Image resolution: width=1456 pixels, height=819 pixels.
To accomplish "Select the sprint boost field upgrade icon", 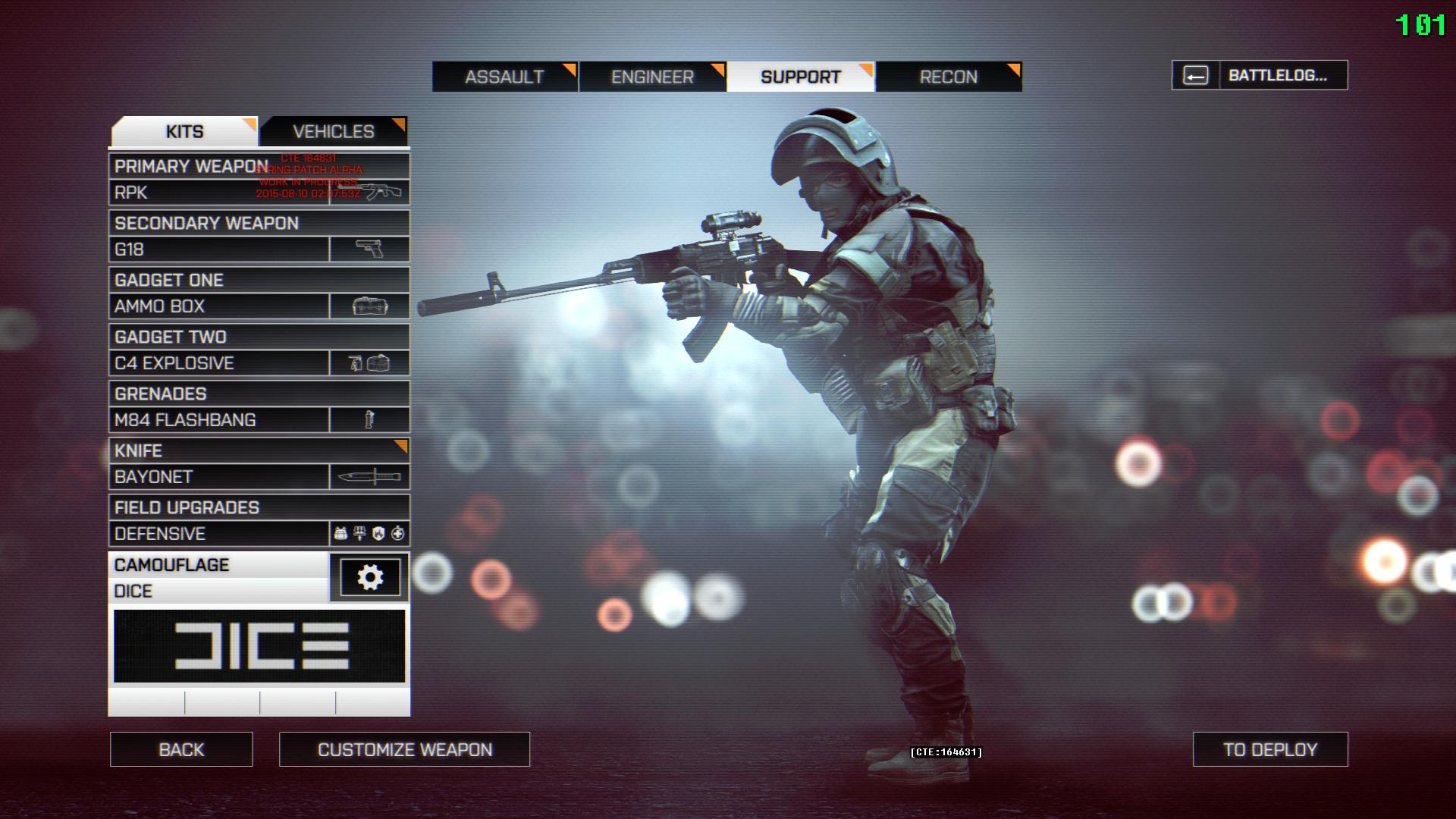I will (359, 534).
